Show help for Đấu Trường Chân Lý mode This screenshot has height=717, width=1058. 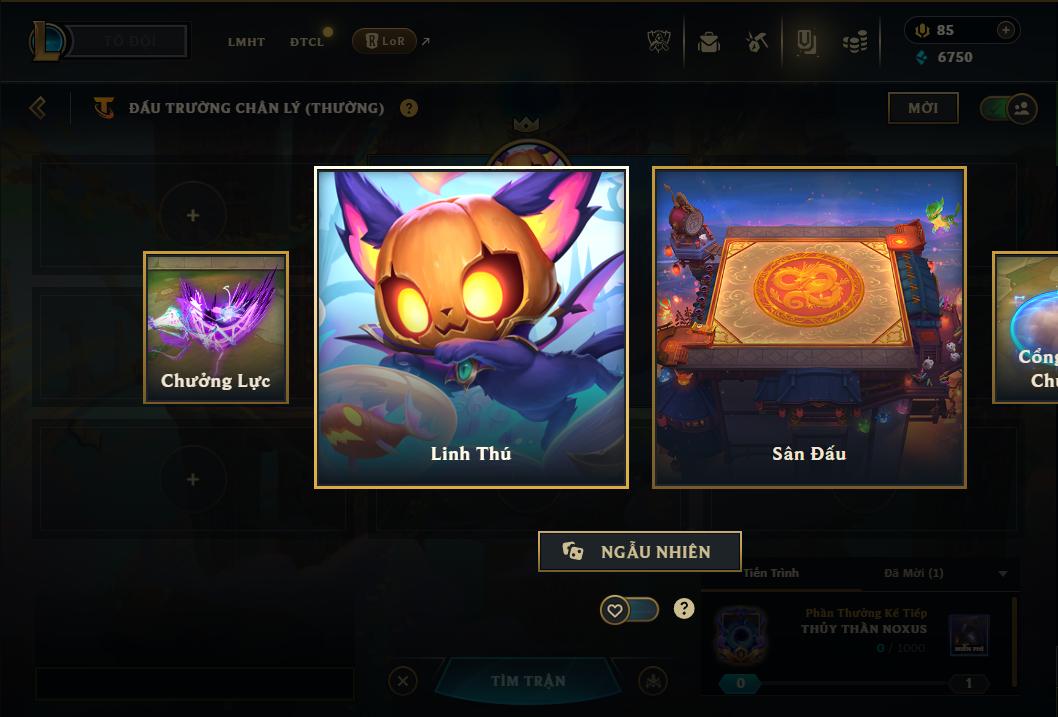tap(409, 108)
